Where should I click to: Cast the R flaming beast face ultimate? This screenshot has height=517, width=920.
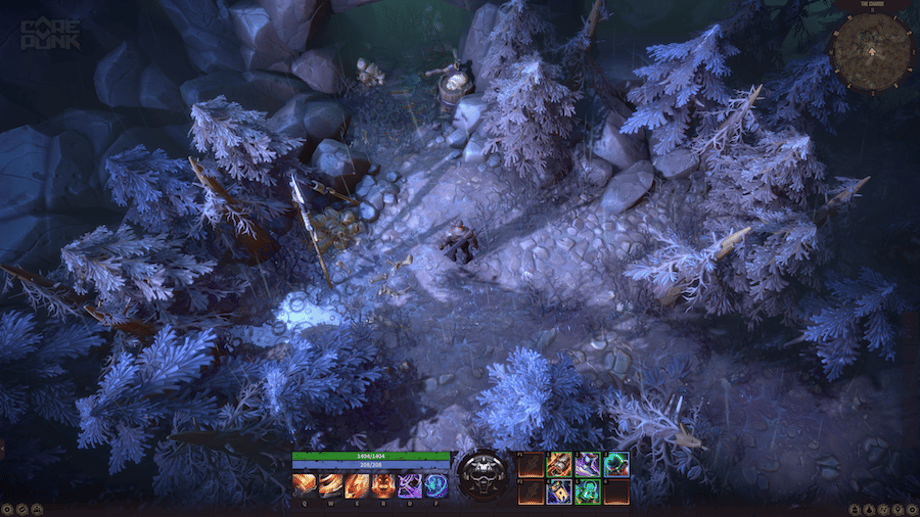click(x=383, y=486)
